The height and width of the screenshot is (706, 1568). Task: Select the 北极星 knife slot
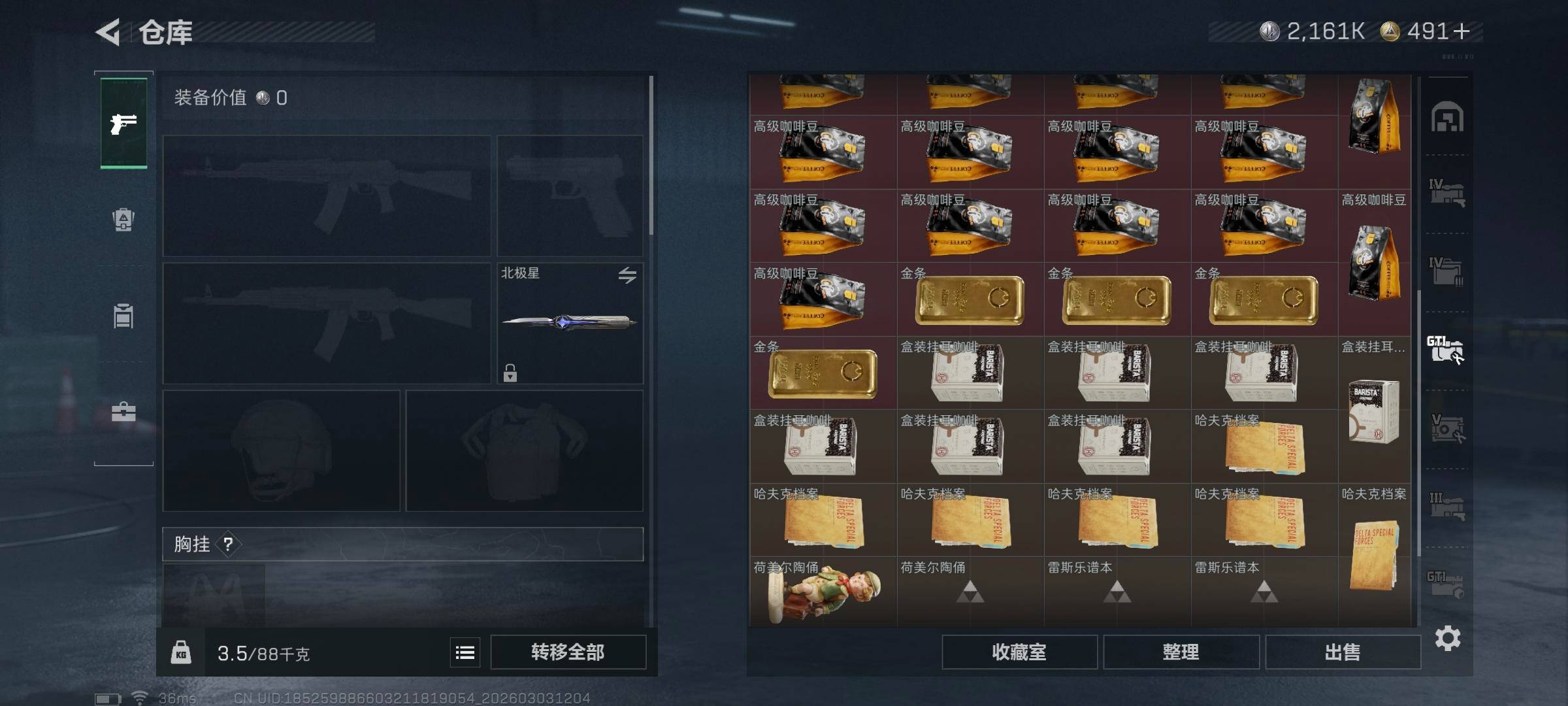(568, 323)
